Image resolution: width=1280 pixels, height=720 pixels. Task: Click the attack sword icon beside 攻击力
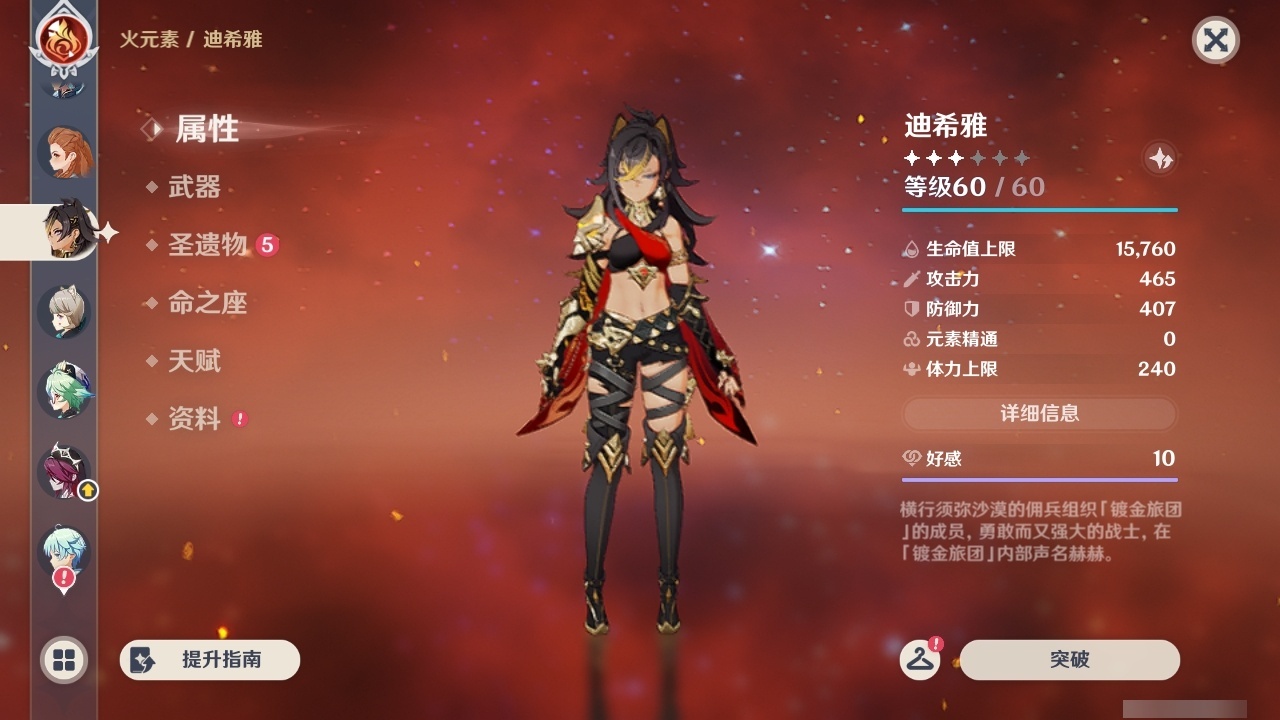click(912, 279)
